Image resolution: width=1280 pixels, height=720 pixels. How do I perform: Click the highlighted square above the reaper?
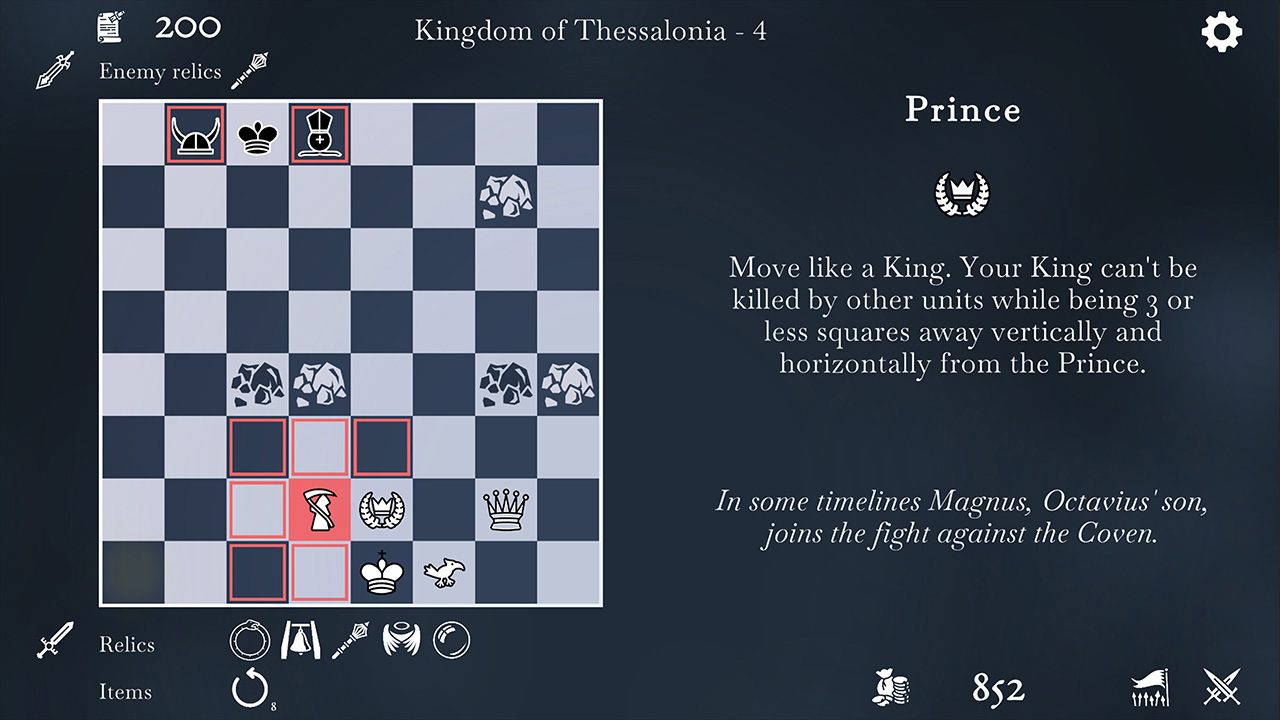[x=319, y=447]
